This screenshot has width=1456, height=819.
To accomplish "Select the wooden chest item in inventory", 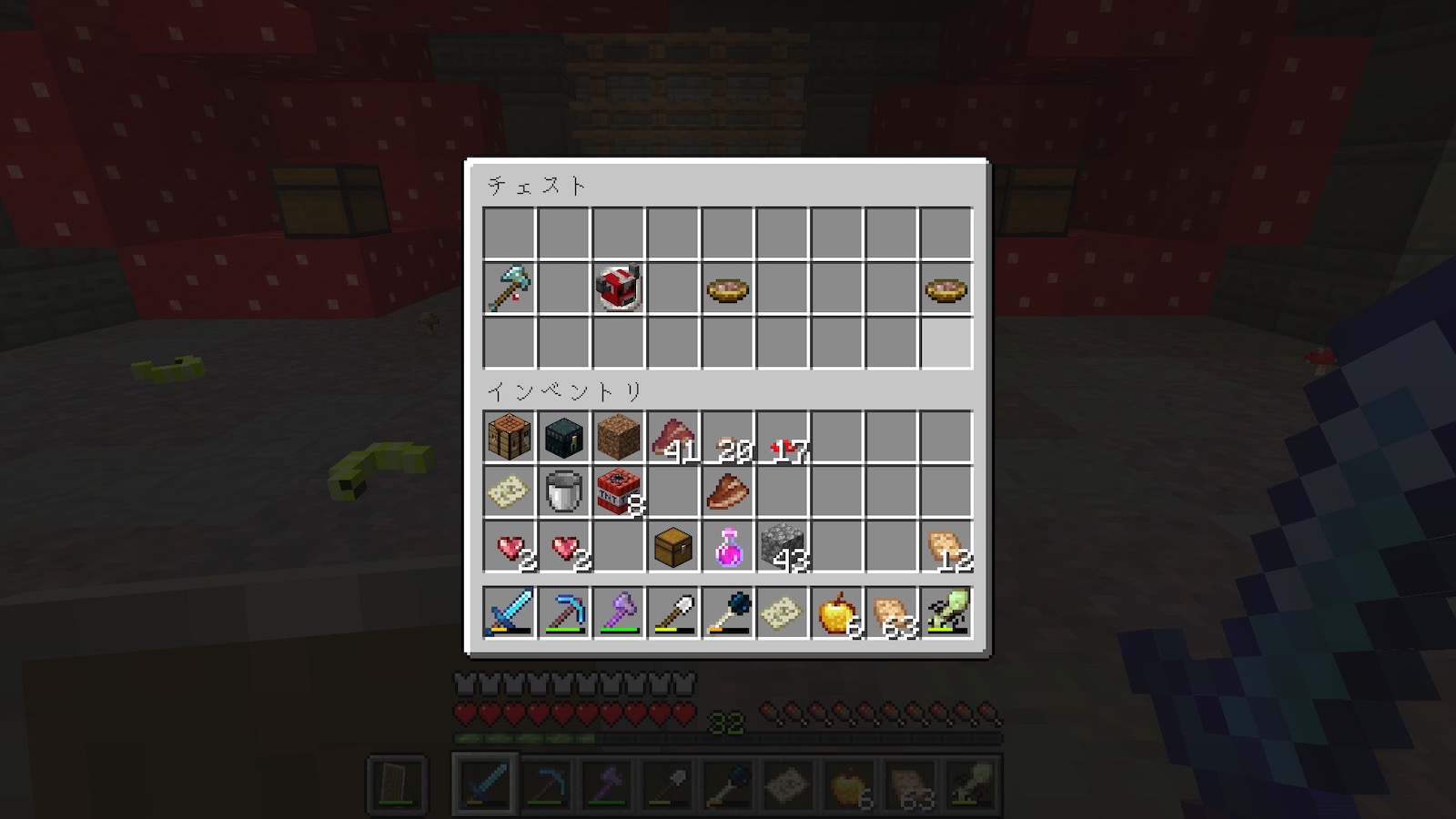I will click(x=672, y=547).
